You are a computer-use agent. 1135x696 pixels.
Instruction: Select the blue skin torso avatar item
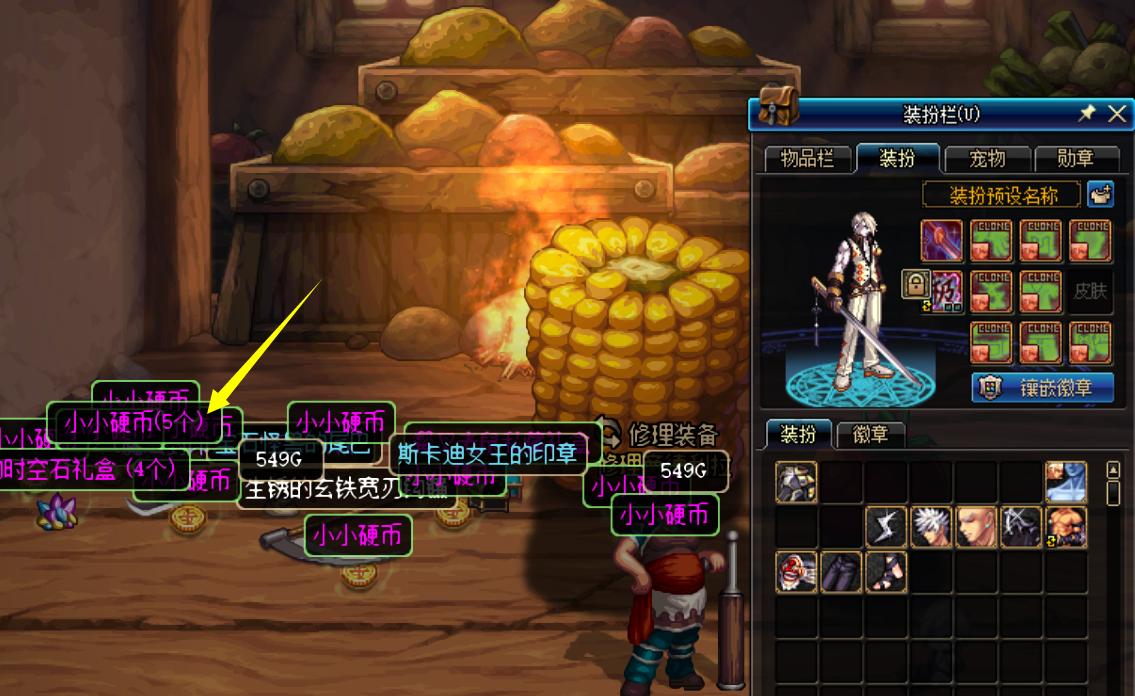click(1066, 482)
